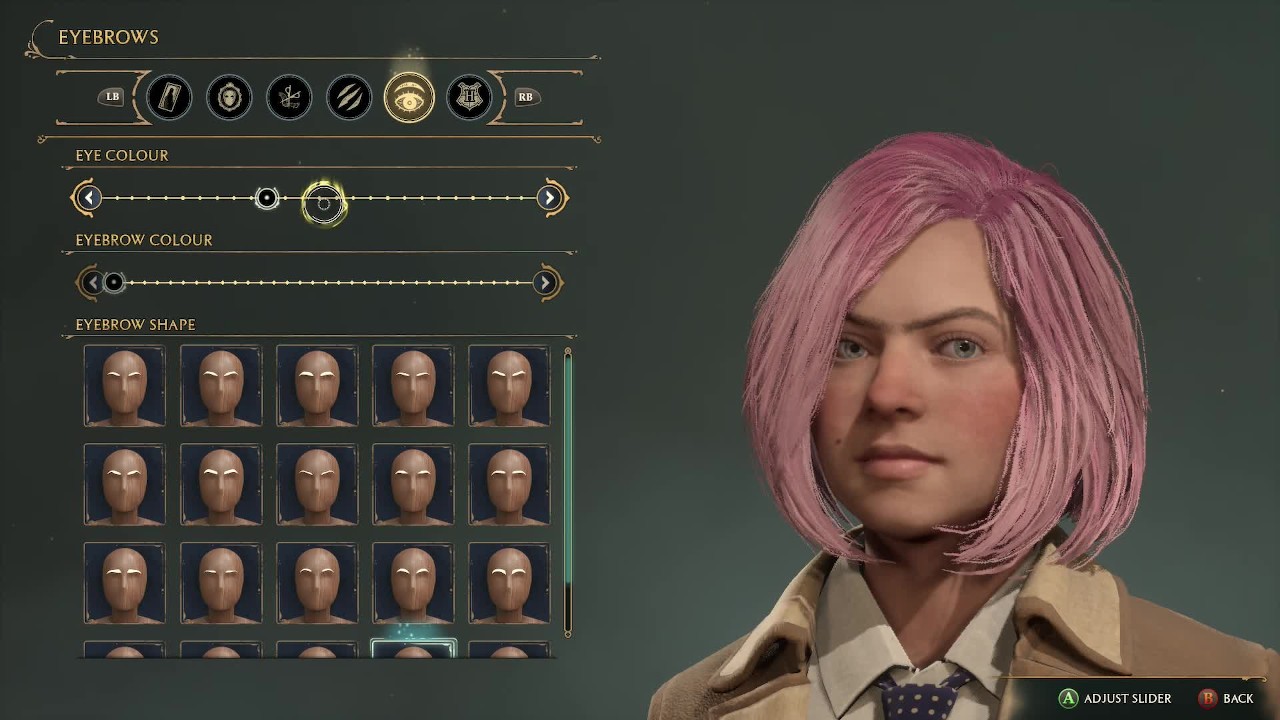Advance Eye Colour with the right arrow
The image size is (1280, 720).
point(549,198)
